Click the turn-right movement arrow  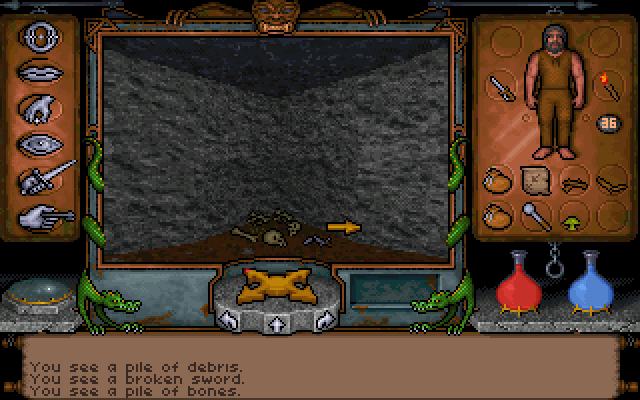coord(322,322)
